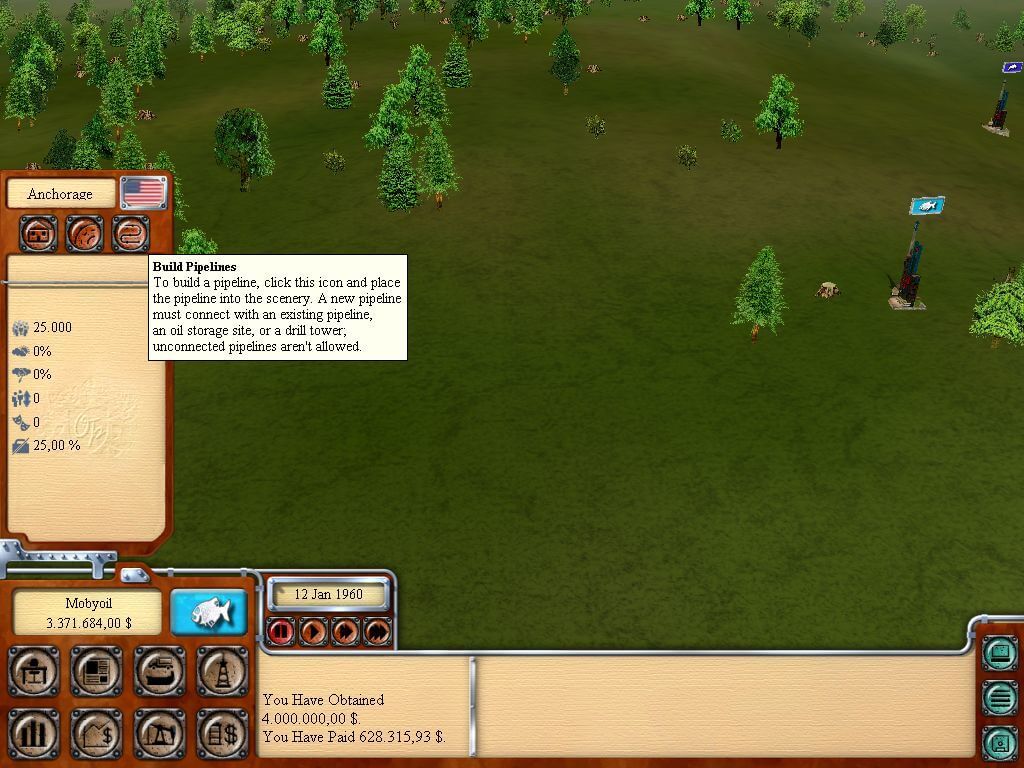Switch to double-arrow fast forward speed

[x=345, y=631]
